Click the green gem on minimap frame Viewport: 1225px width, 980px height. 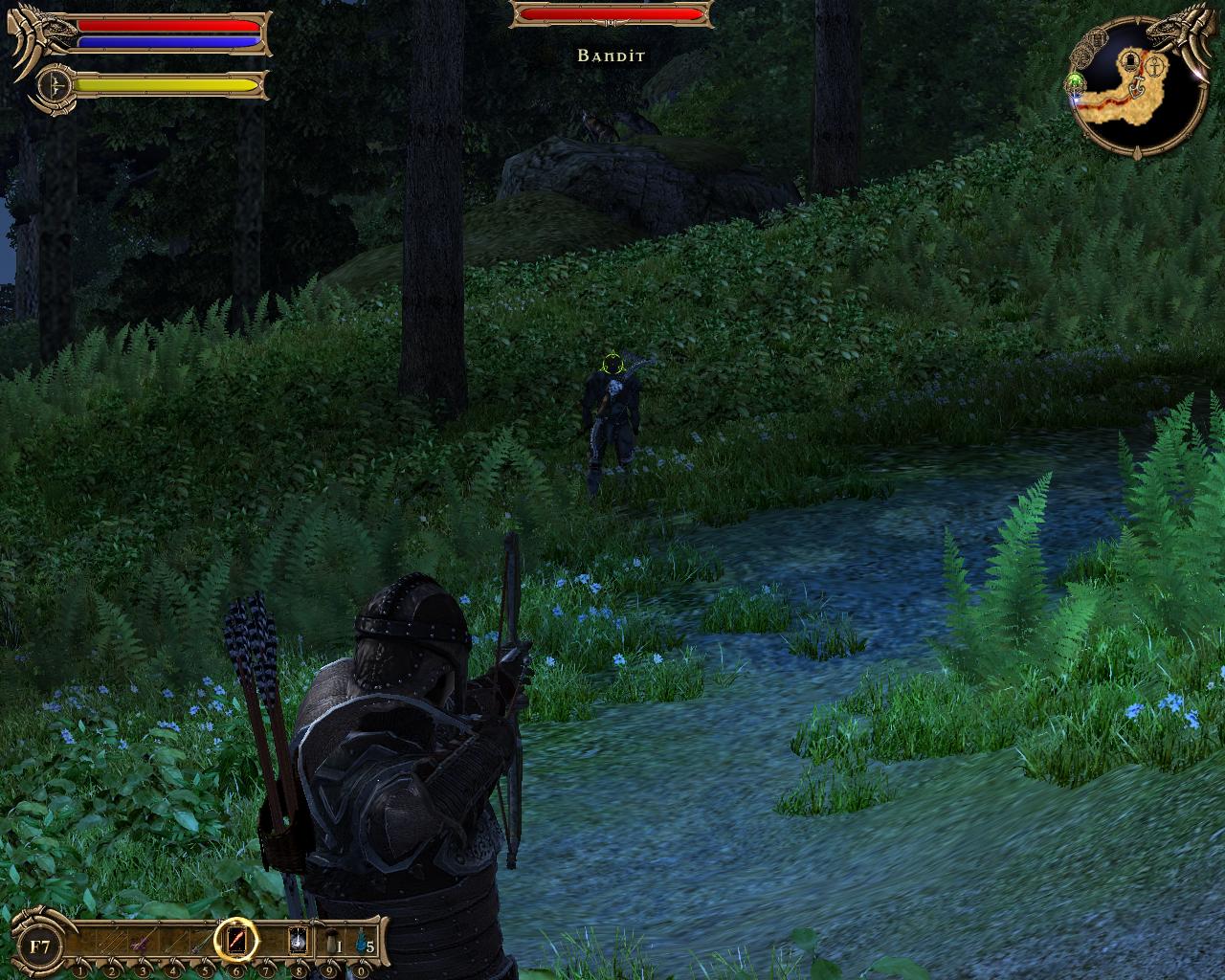[x=1075, y=80]
